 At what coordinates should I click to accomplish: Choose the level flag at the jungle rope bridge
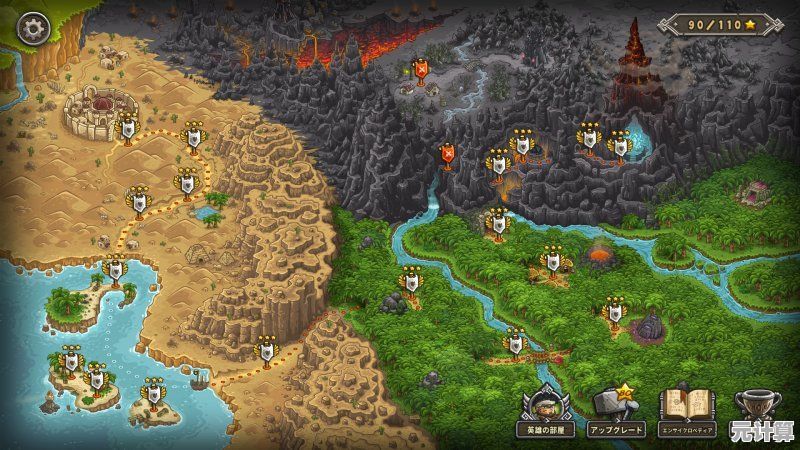(x=516, y=344)
